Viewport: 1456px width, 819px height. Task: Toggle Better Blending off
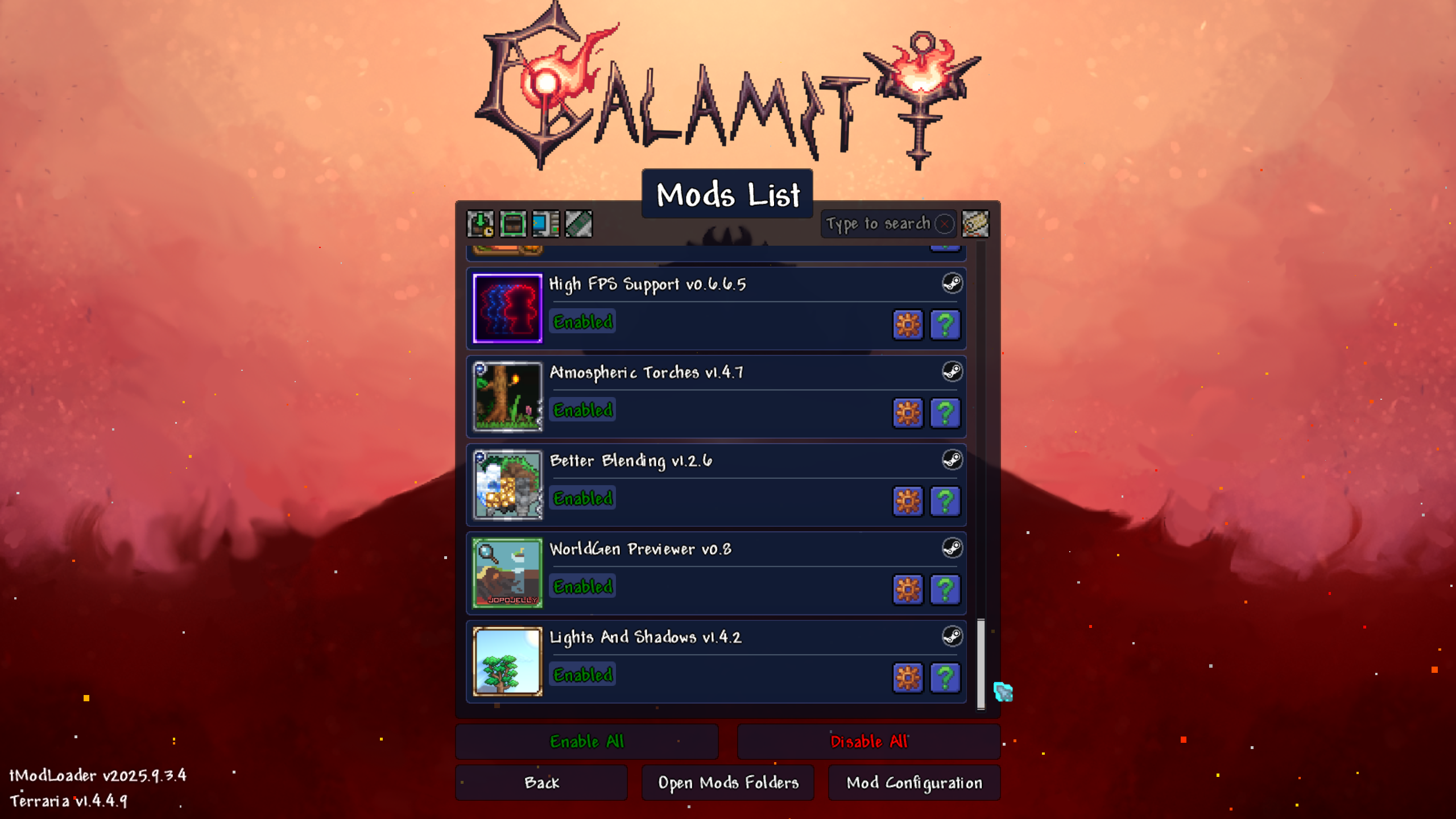(x=582, y=498)
